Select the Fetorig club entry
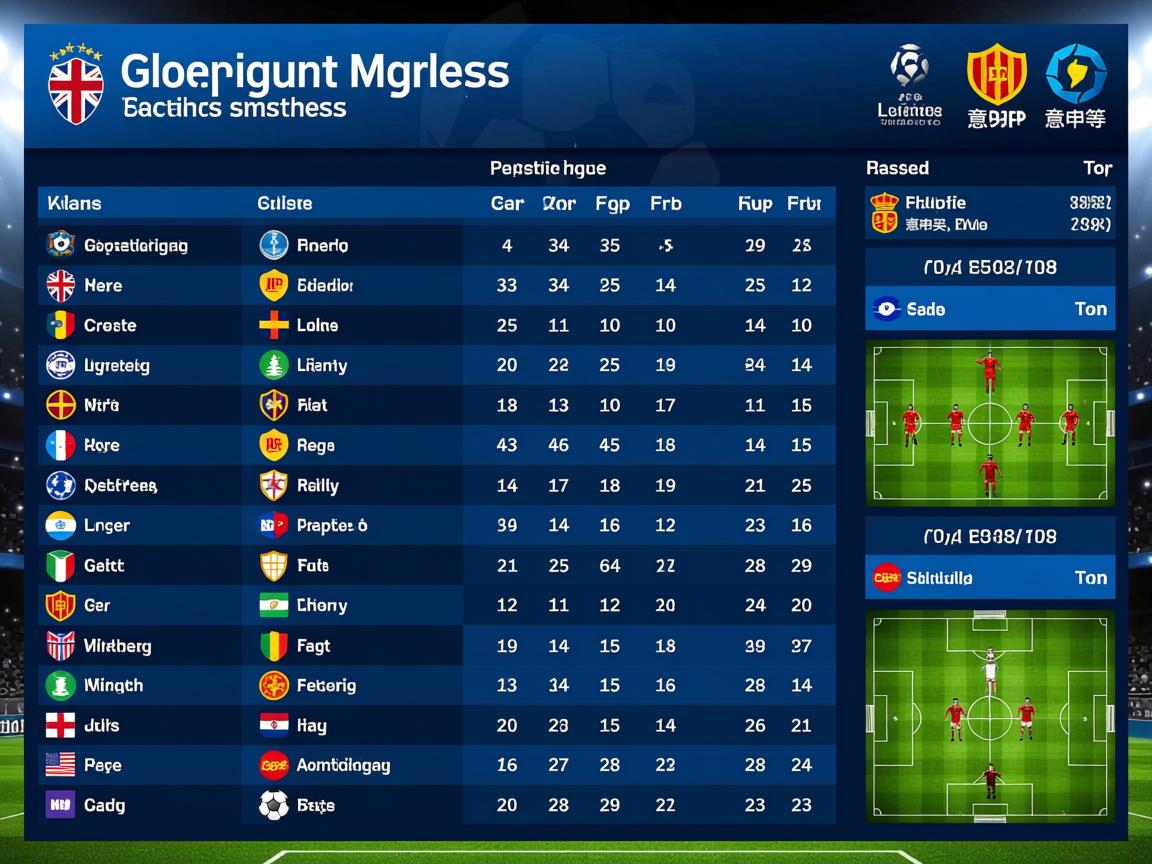This screenshot has height=864, width=1152. point(326,686)
